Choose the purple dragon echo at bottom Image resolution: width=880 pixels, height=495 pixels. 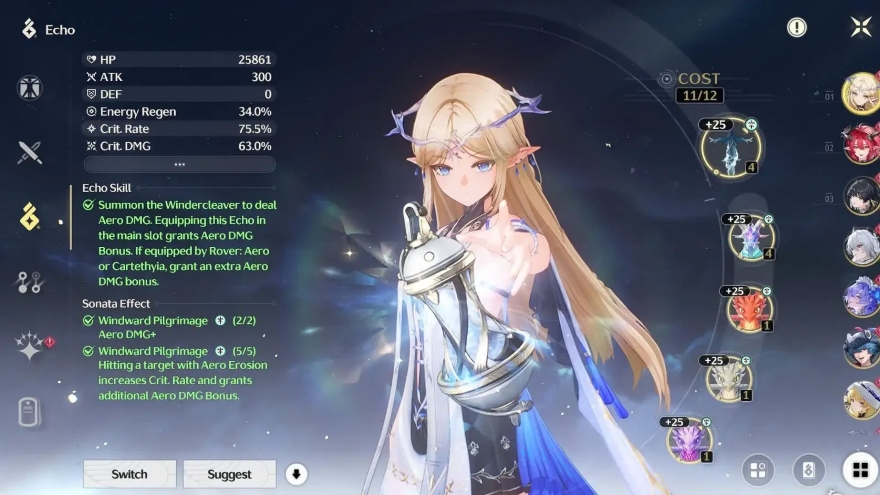point(689,441)
